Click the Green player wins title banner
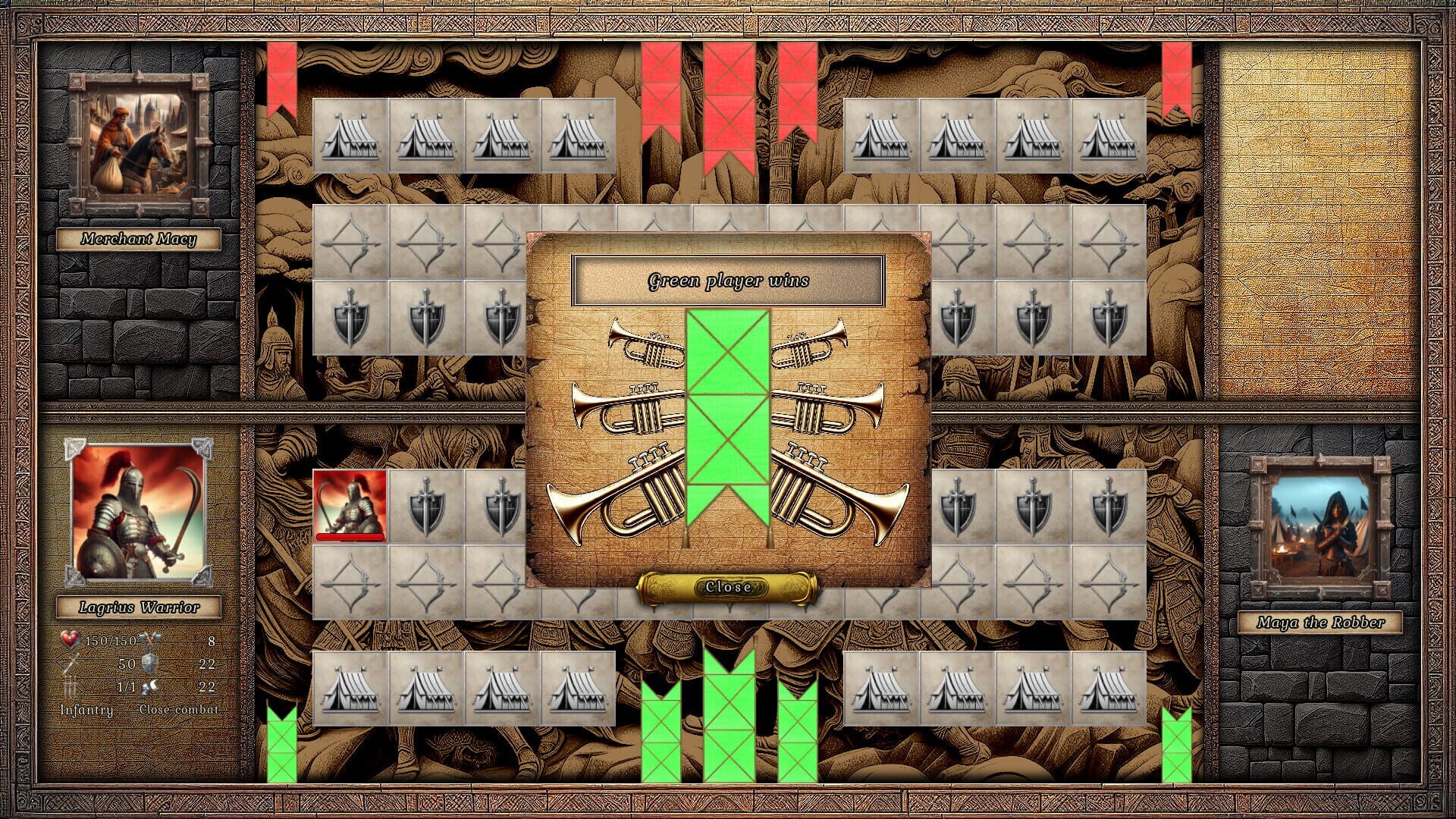This screenshot has width=1456, height=819. [730, 279]
